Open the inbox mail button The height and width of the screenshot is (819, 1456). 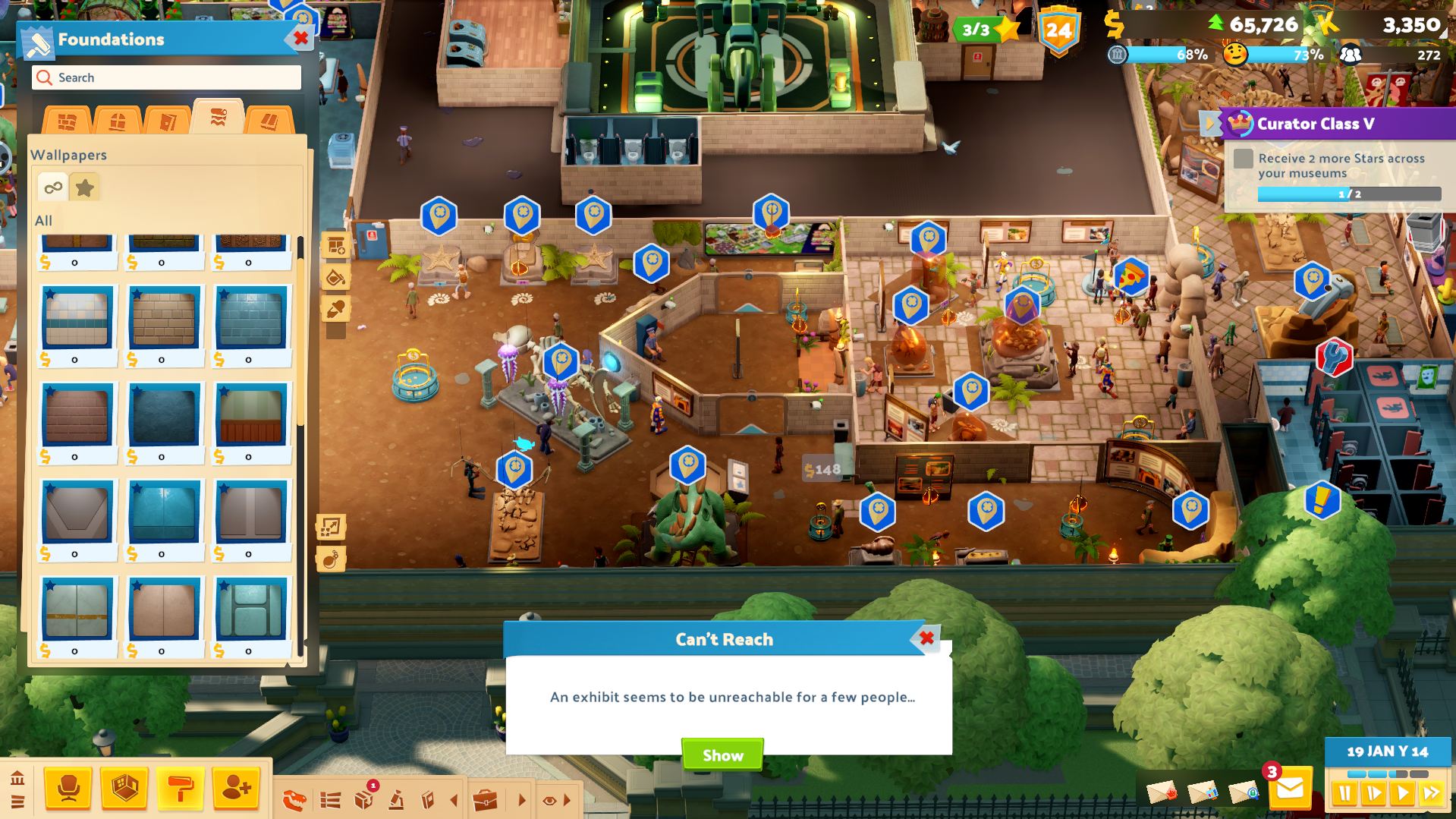pos(1290,789)
